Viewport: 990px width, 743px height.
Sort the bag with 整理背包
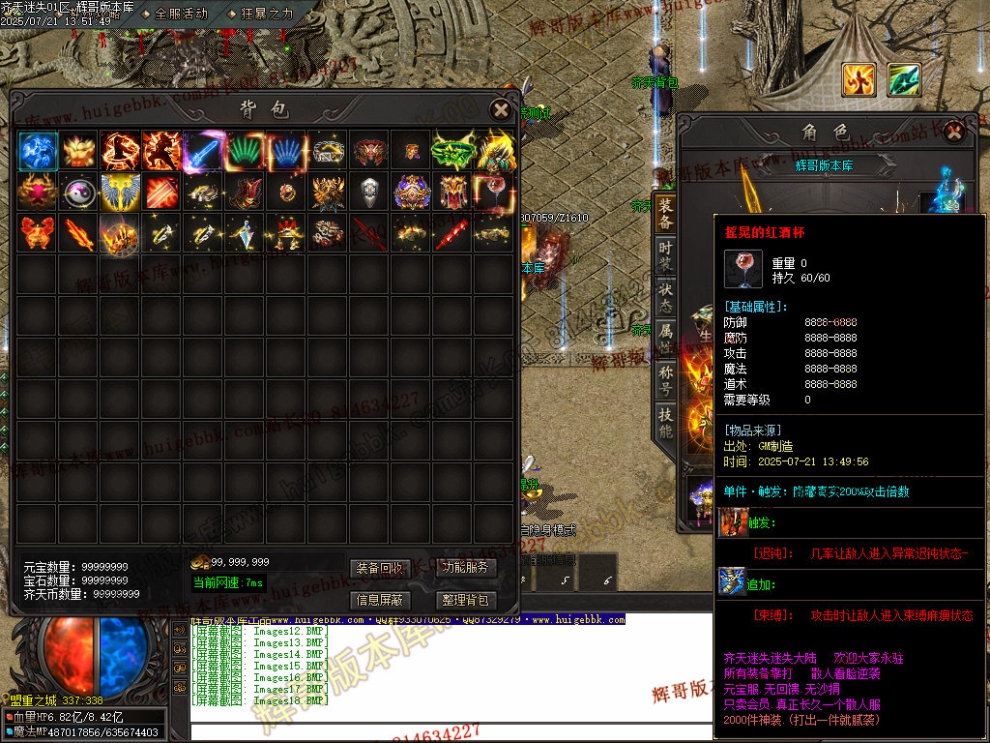pyautogui.click(x=465, y=600)
